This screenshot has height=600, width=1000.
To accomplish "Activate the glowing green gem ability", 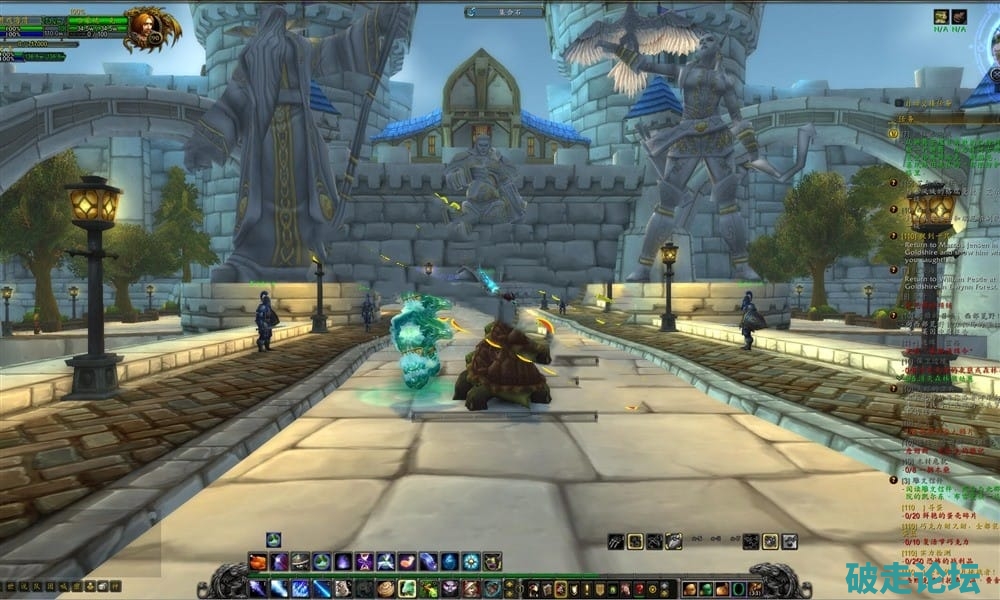I will 408,588.
